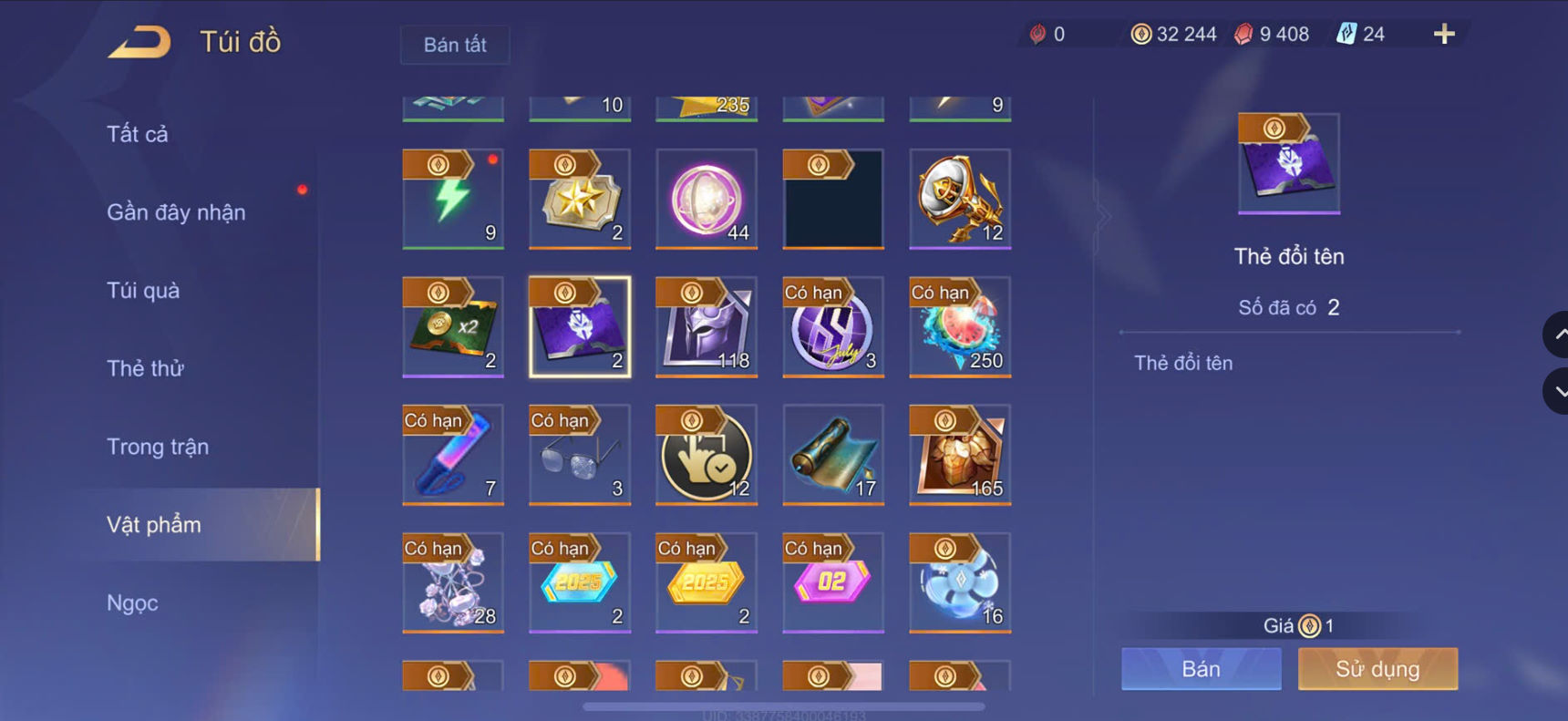Click the purple Thẻ đổi tên card

[x=580, y=326]
